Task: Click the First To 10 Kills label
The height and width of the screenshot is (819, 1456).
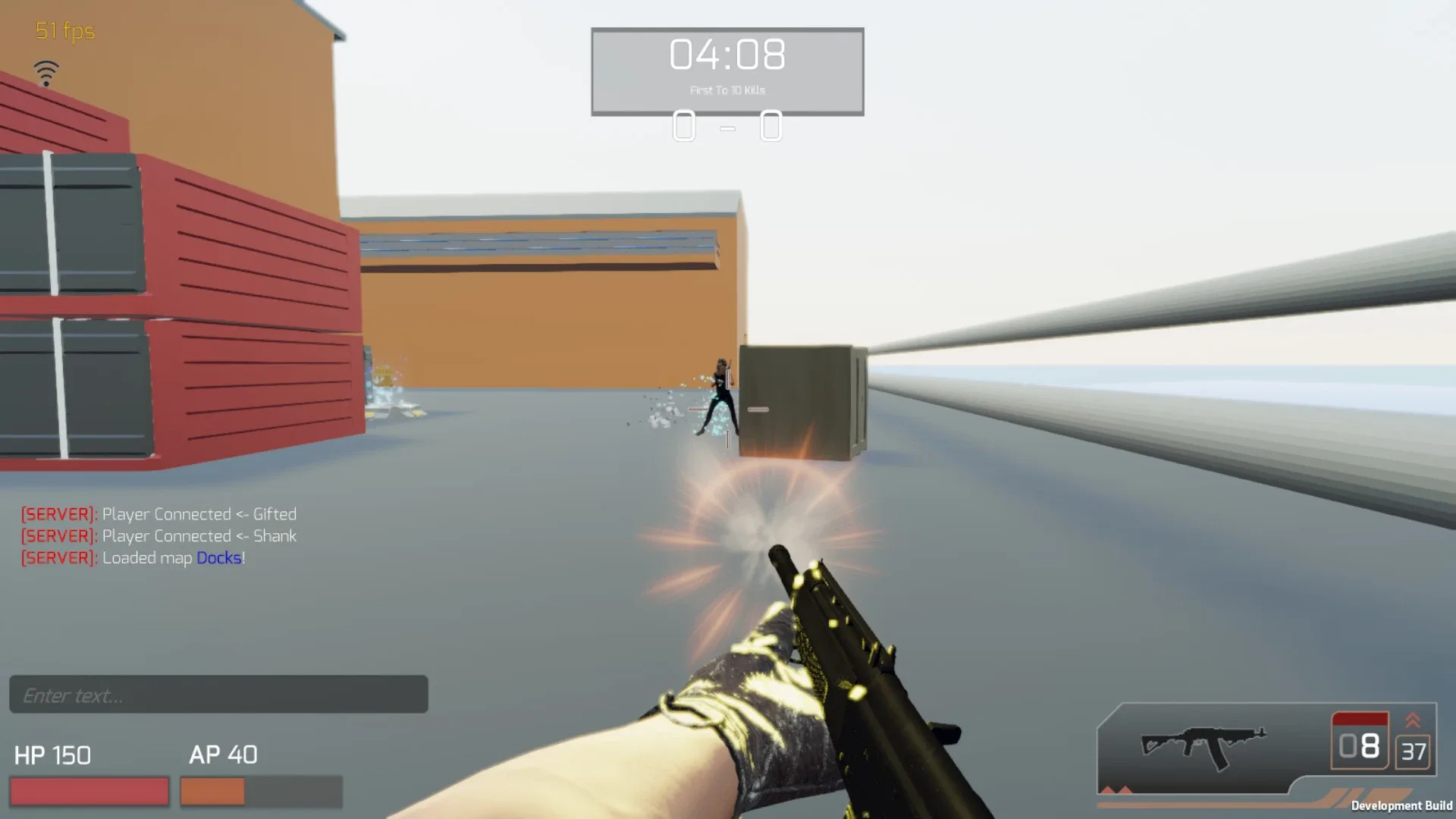Action: [x=726, y=89]
